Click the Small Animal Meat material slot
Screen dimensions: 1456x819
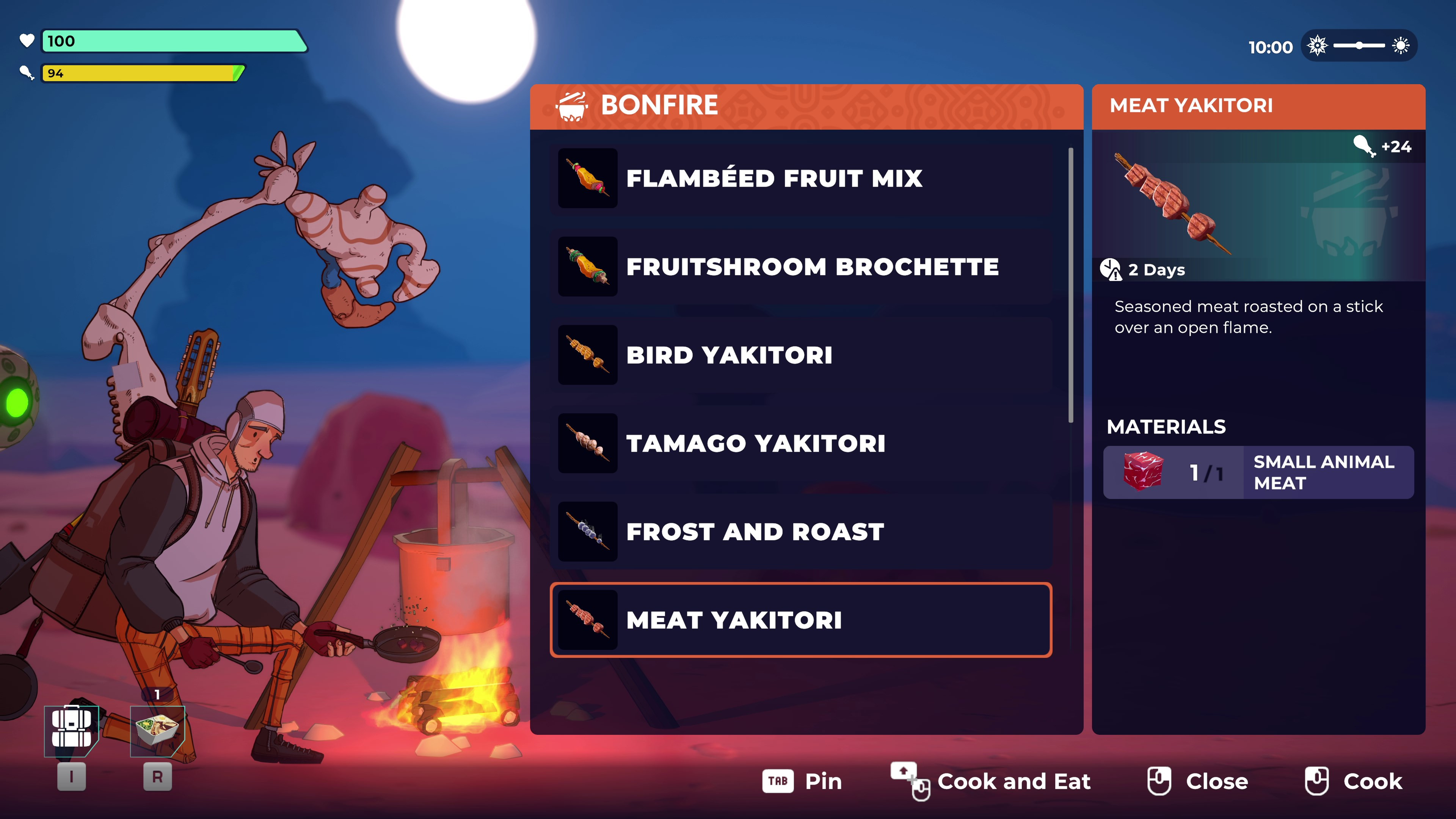pyautogui.click(x=1258, y=472)
